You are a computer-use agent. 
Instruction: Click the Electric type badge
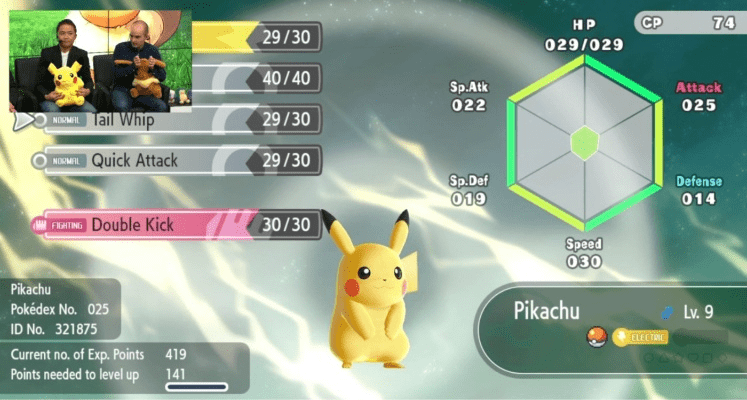640,337
